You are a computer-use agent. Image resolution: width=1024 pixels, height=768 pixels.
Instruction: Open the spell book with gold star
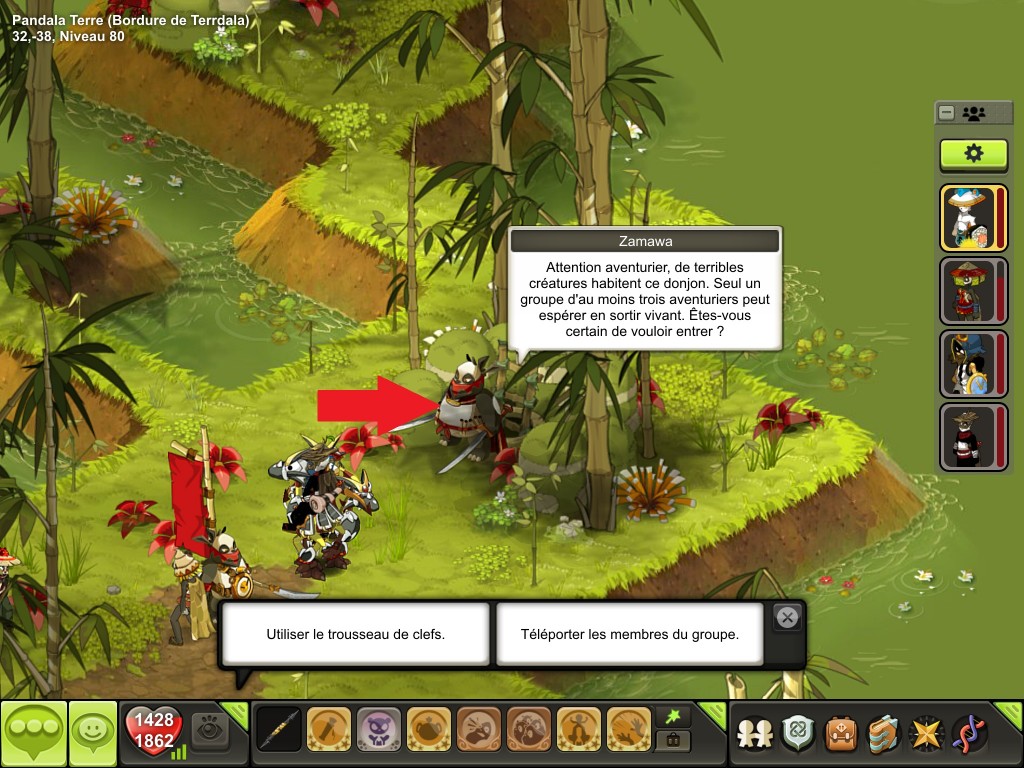[x=927, y=734]
